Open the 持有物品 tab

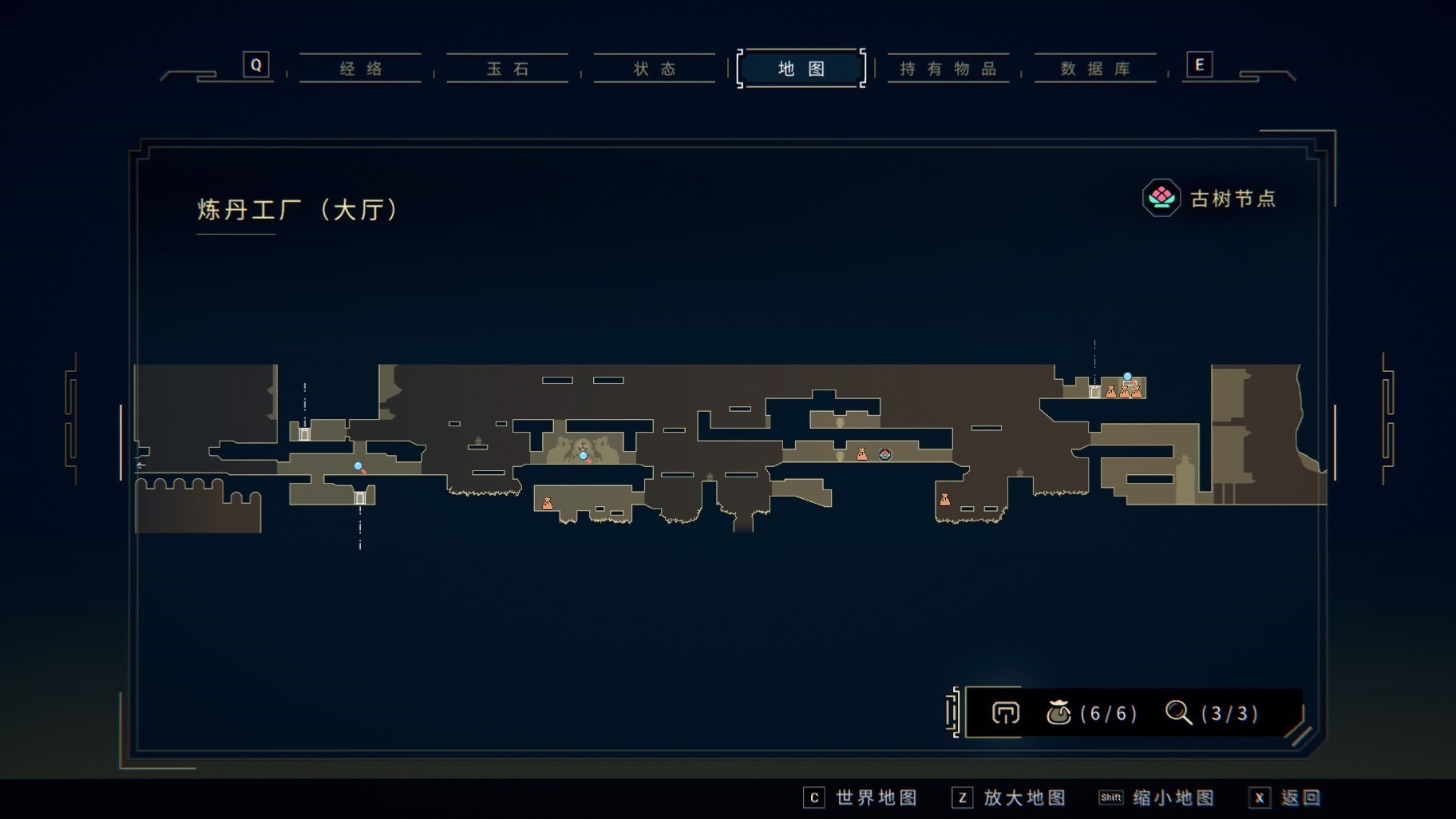tap(948, 69)
